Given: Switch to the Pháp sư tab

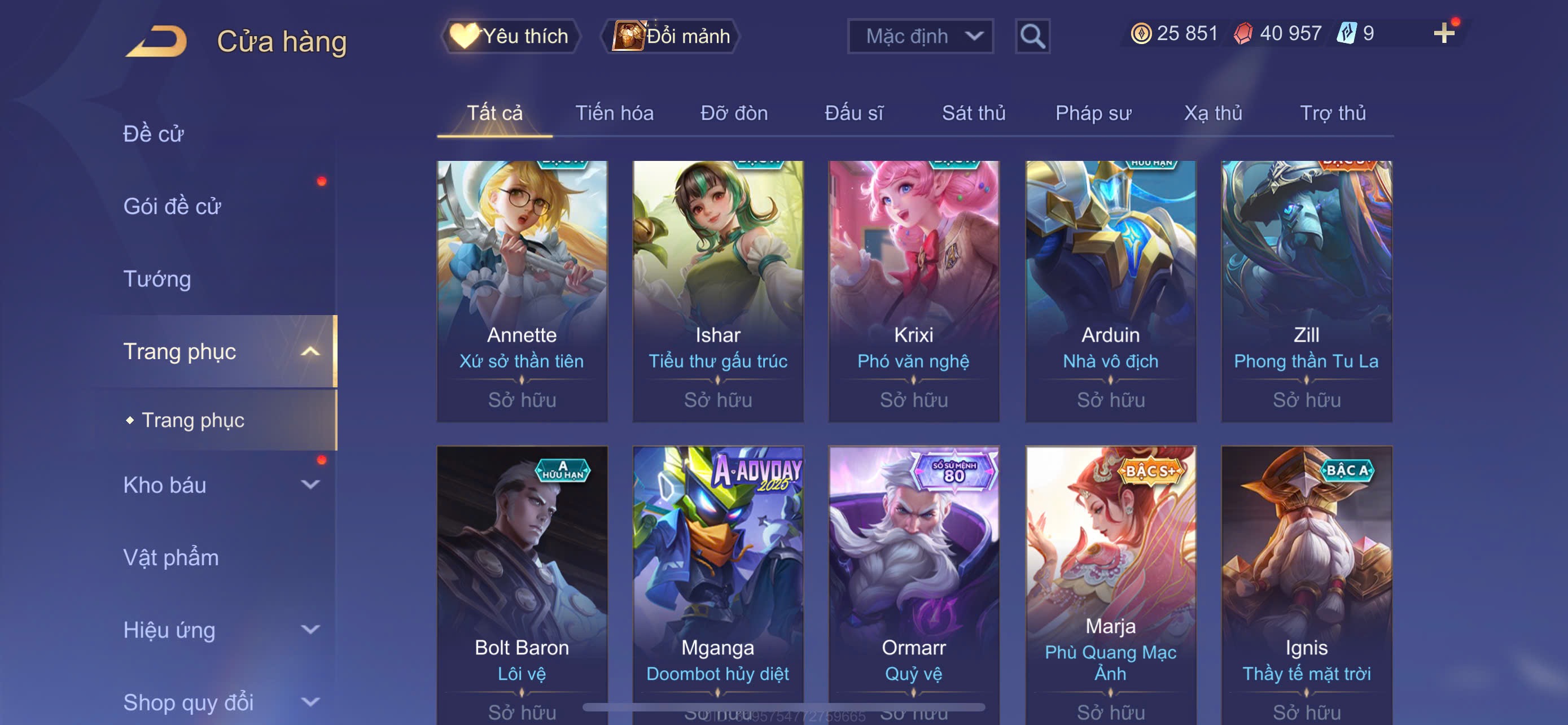Looking at the screenshot, I should coord(1093,113).
